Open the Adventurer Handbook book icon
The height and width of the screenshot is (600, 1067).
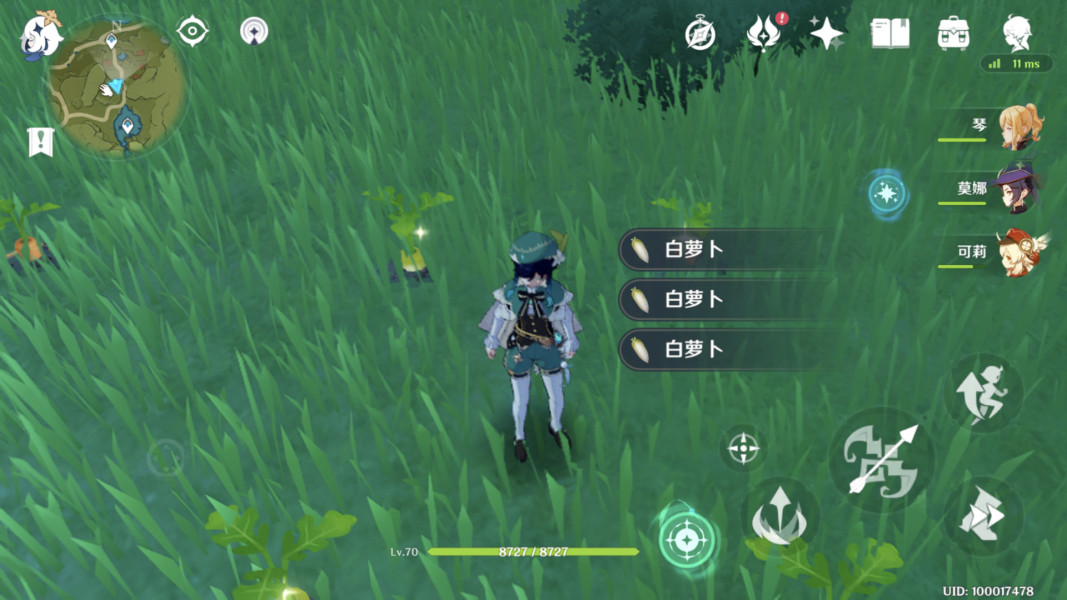(x=889, y=33)
